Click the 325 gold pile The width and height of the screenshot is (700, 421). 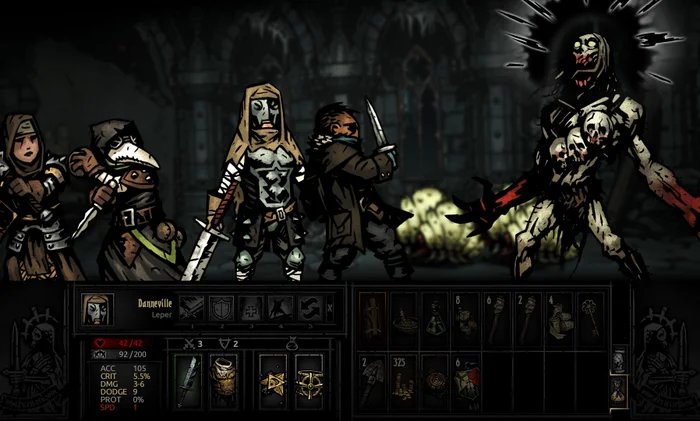tap(404, 381)
